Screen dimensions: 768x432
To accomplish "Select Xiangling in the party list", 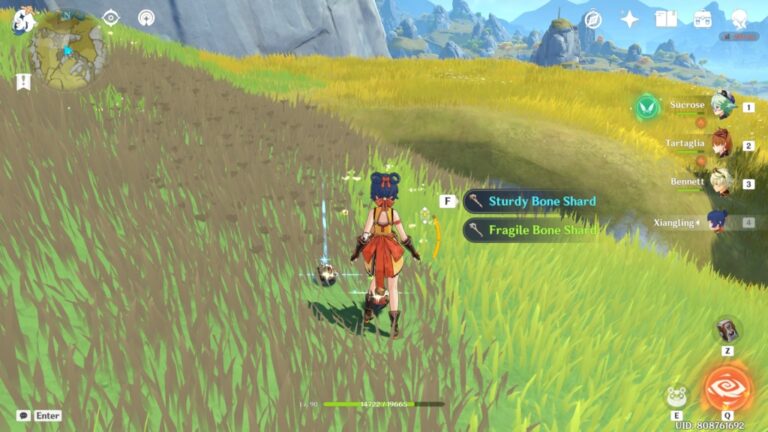I will click(x=720, y=222).
